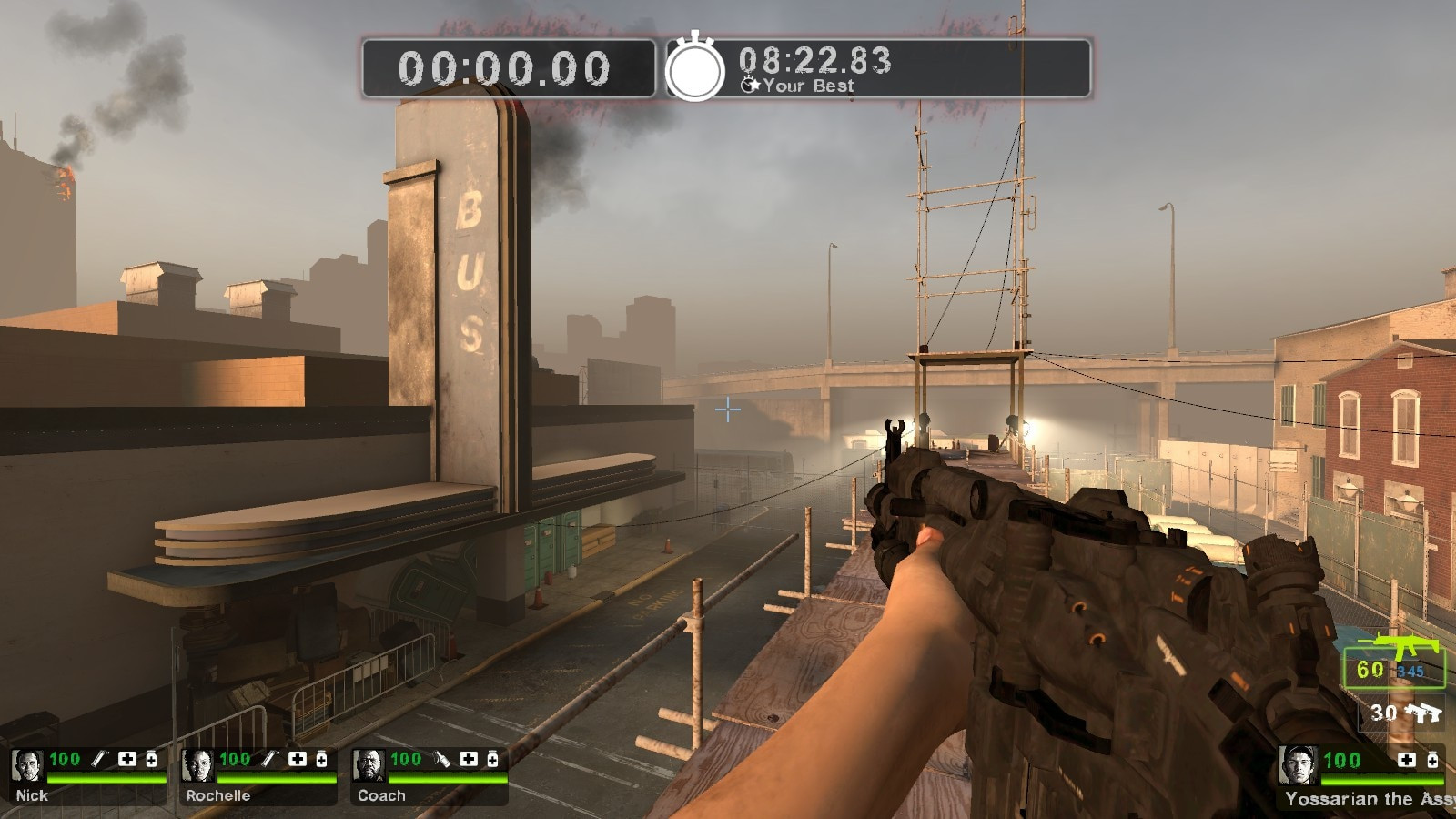The image size is (1456, 819).
Task: Click Nick's character portrait
Action: click(x=28, y=764)
